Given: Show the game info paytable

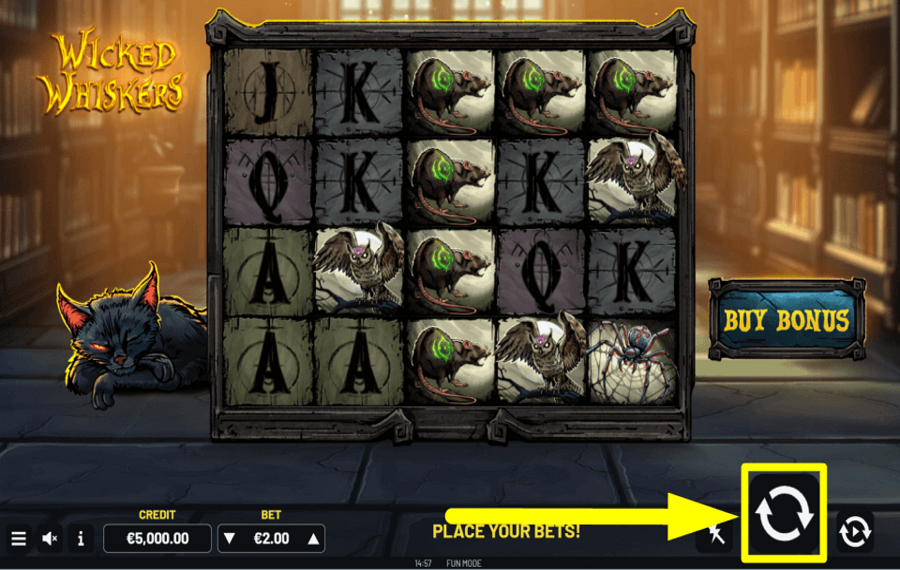Looking at the screenshot, I should (80, 538).
